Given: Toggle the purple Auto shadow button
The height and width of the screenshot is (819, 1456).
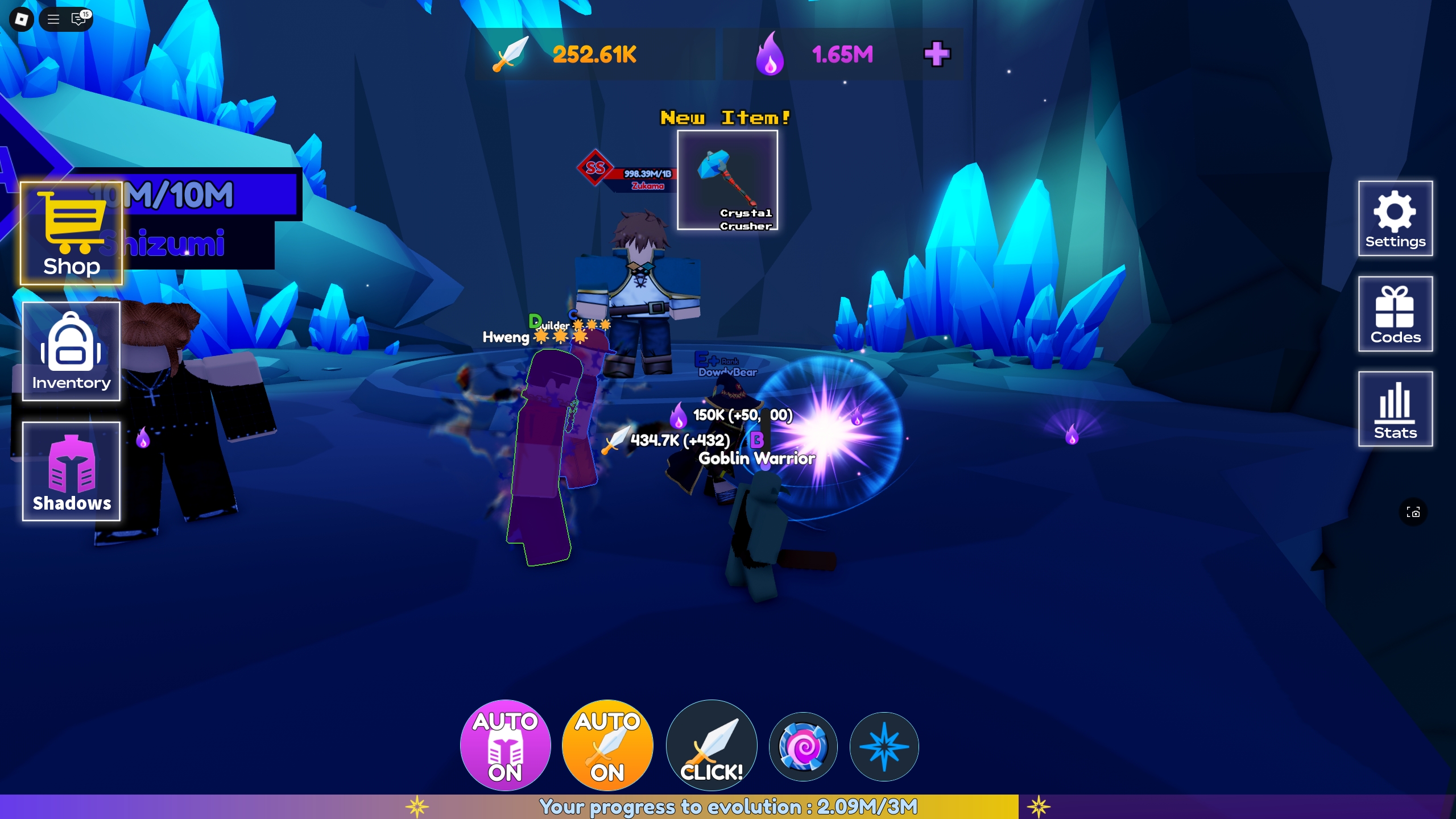Looking at the screenshot, I should pyautogui.click(x=505, y=745).
